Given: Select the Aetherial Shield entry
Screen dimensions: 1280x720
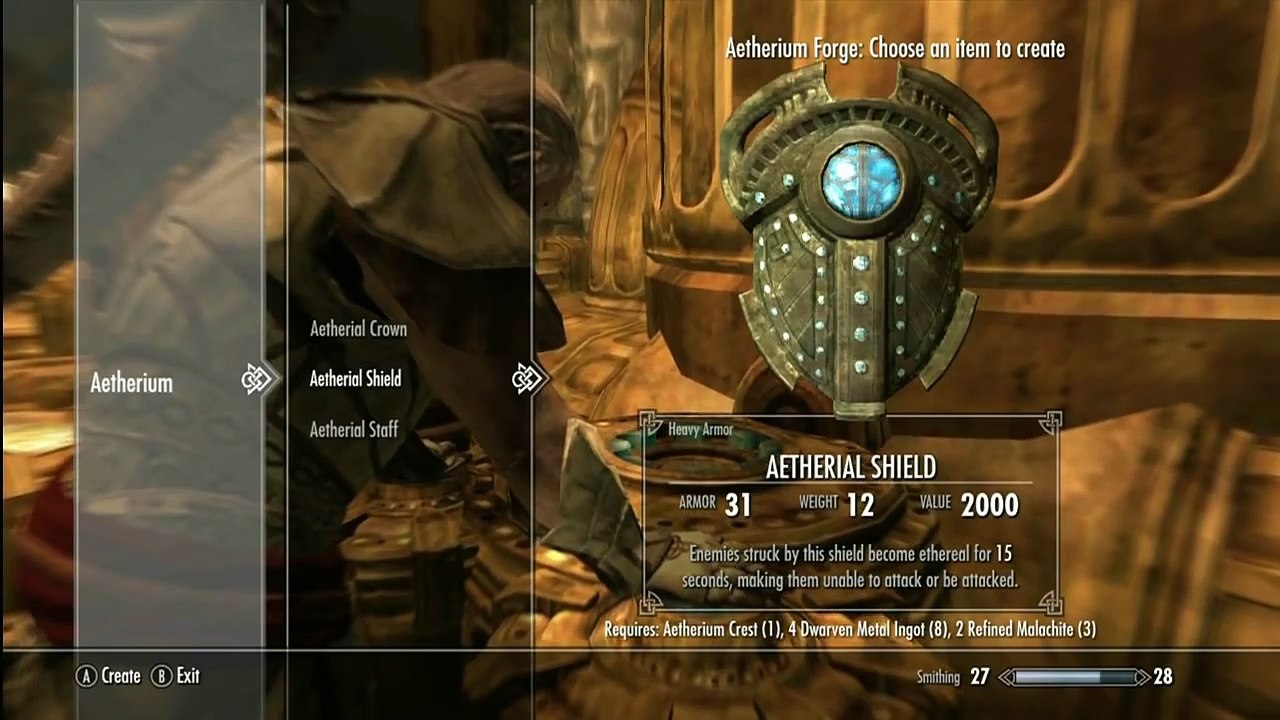Looking at the screenshot, I should click(x=355, y=379).
